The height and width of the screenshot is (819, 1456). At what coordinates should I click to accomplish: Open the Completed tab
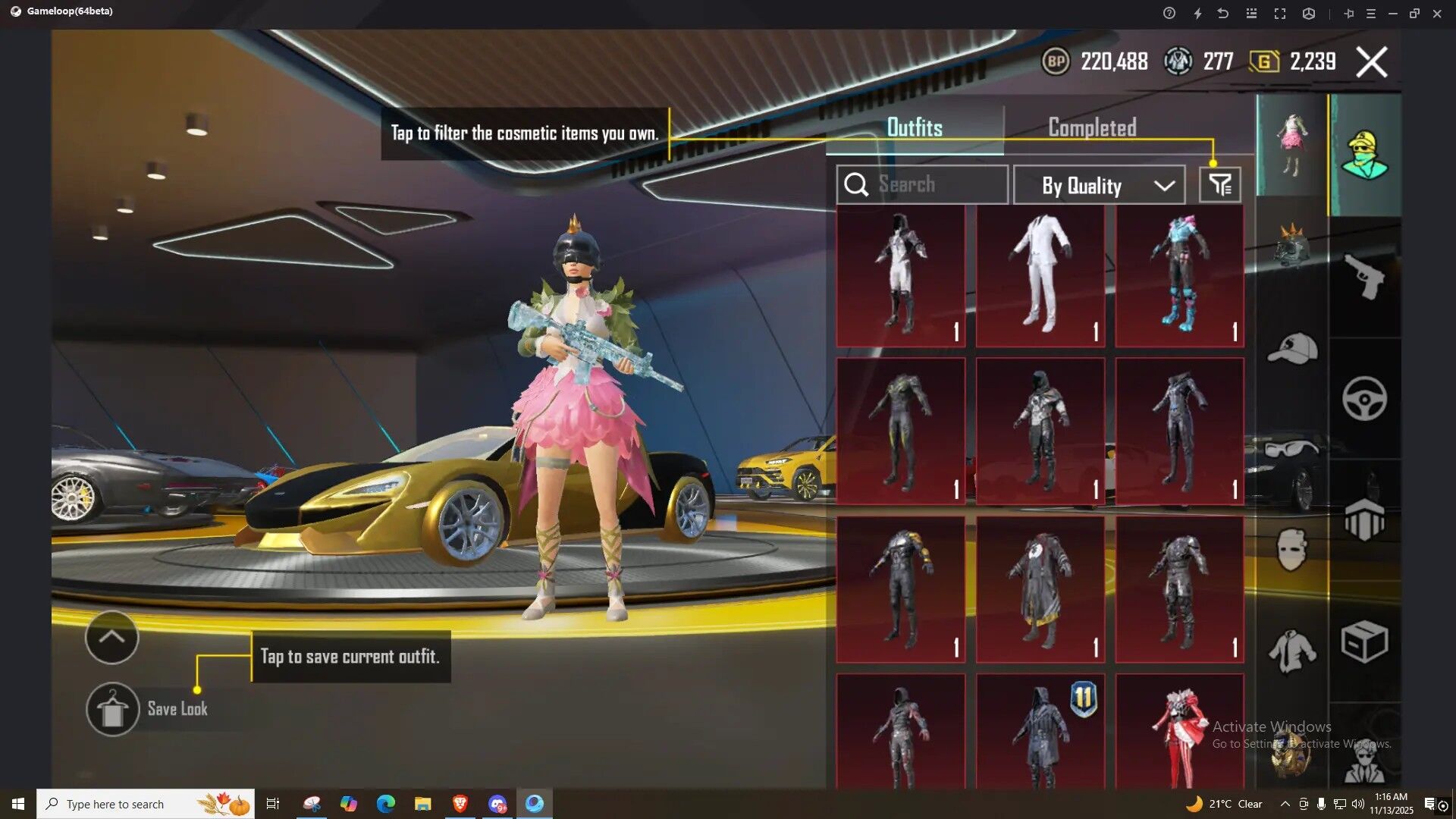pyautogui.click(x=1092, y=127)
